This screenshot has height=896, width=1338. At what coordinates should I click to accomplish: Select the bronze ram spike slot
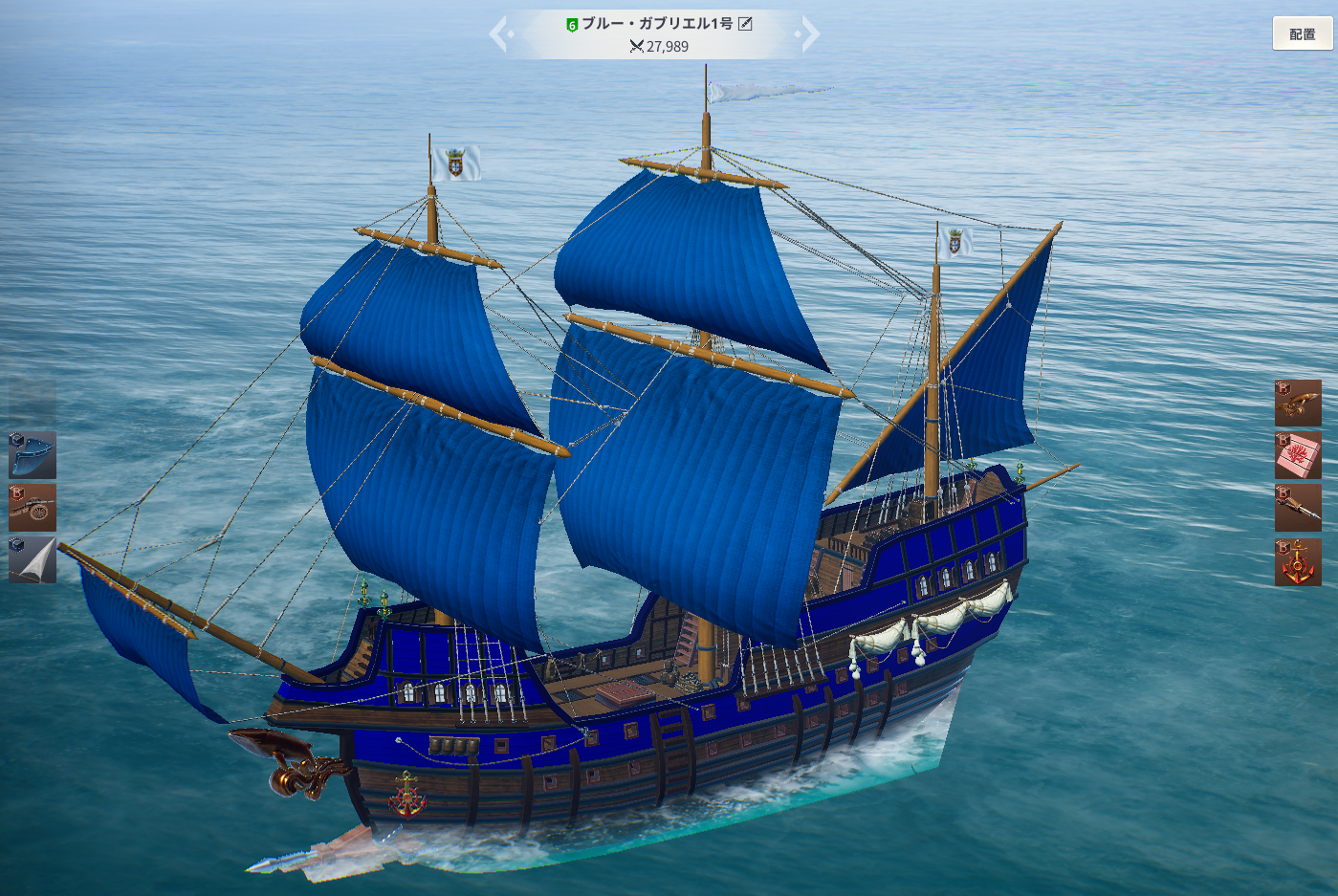point(1298,508)
